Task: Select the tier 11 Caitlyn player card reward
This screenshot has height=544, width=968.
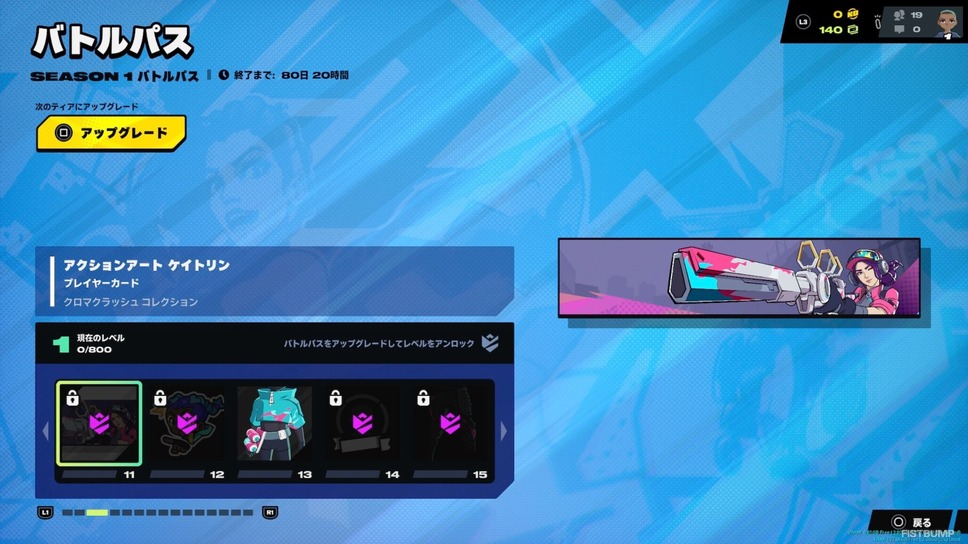Action: pos(99,424)
